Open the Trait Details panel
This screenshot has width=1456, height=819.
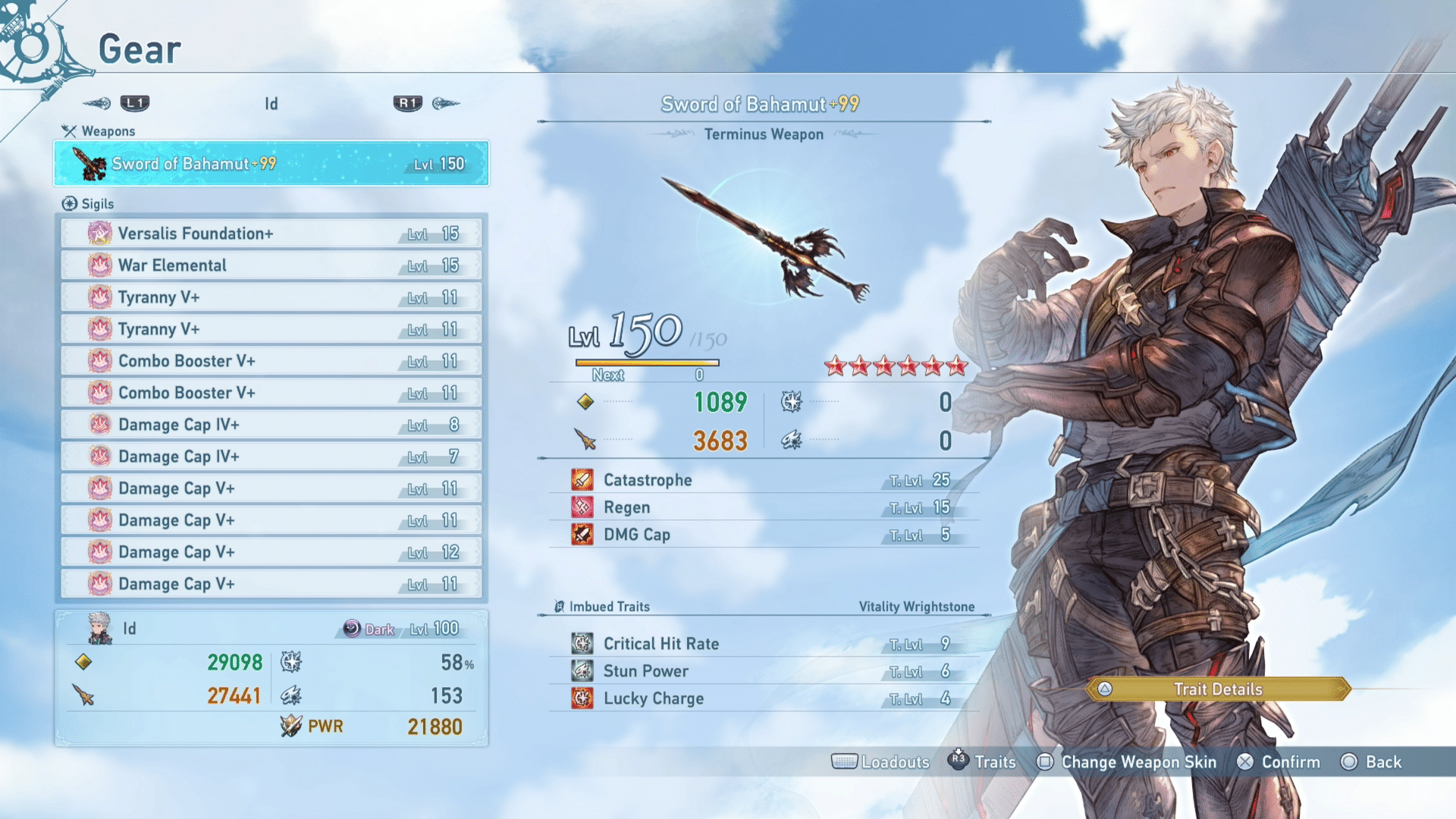click(1217, 689)
